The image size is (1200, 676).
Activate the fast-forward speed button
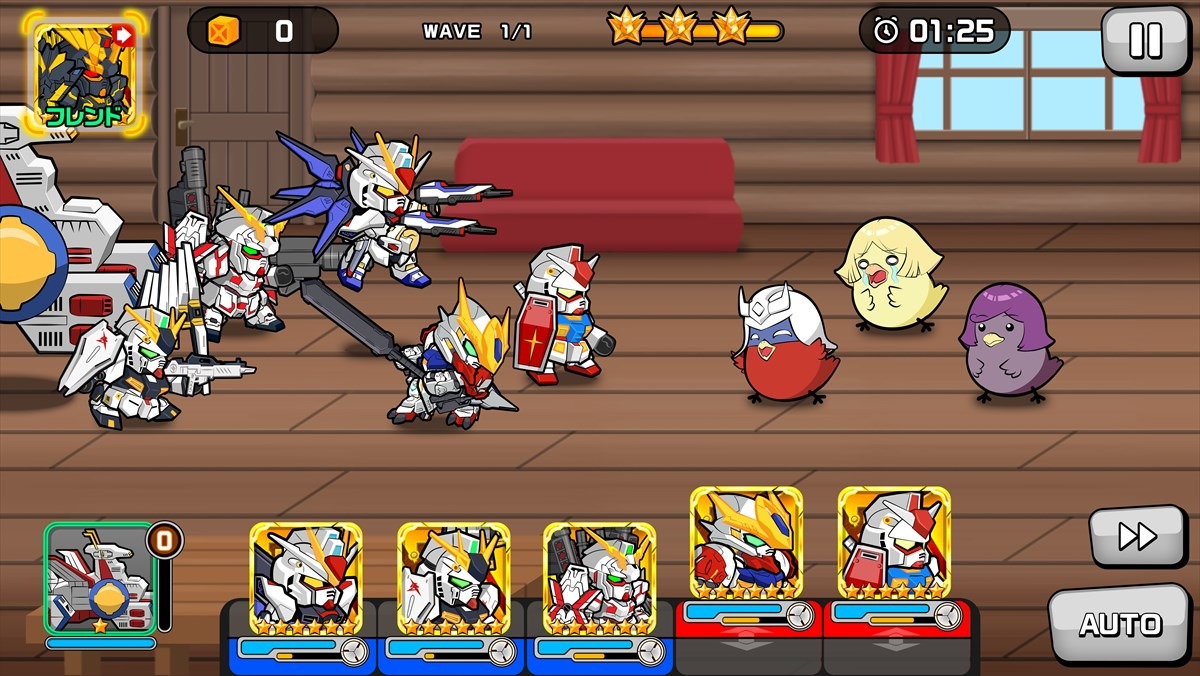(x=1137, y=536)
